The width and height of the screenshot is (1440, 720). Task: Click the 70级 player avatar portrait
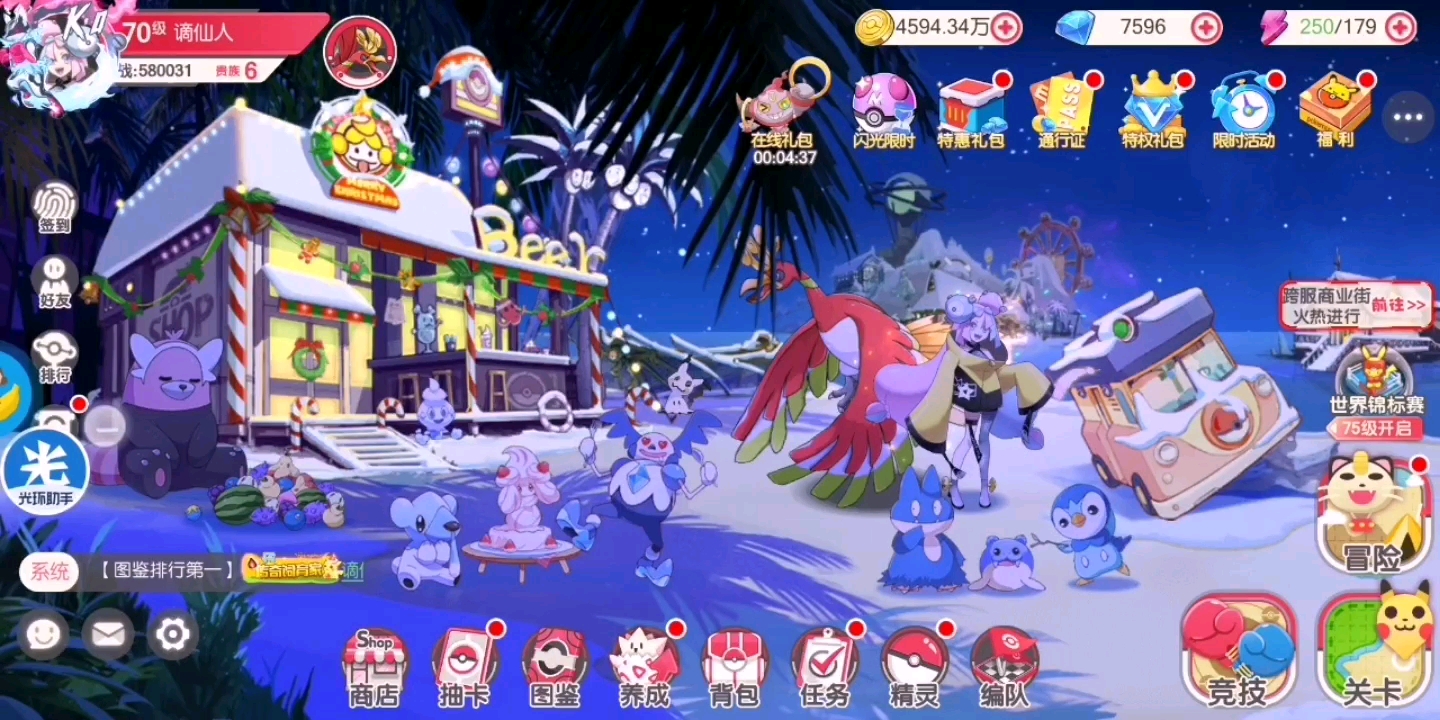[x=55, y=45]
